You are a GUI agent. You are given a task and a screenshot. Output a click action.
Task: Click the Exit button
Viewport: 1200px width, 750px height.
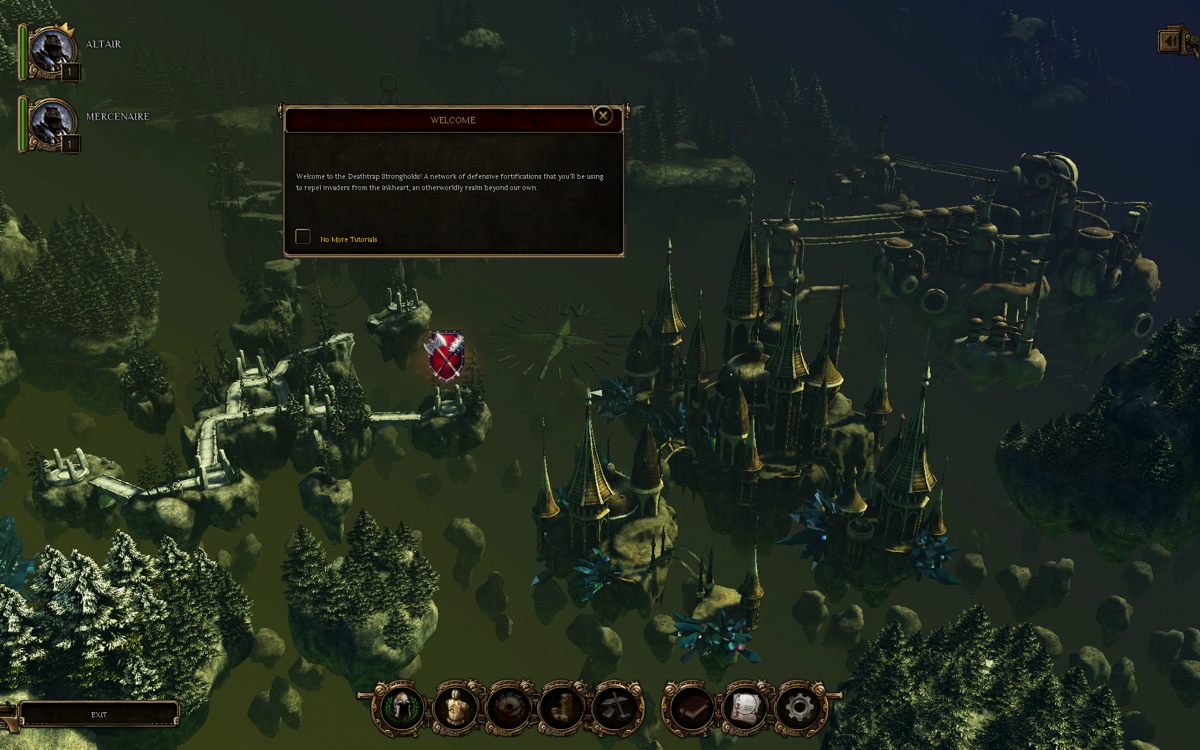pos(99,715)
